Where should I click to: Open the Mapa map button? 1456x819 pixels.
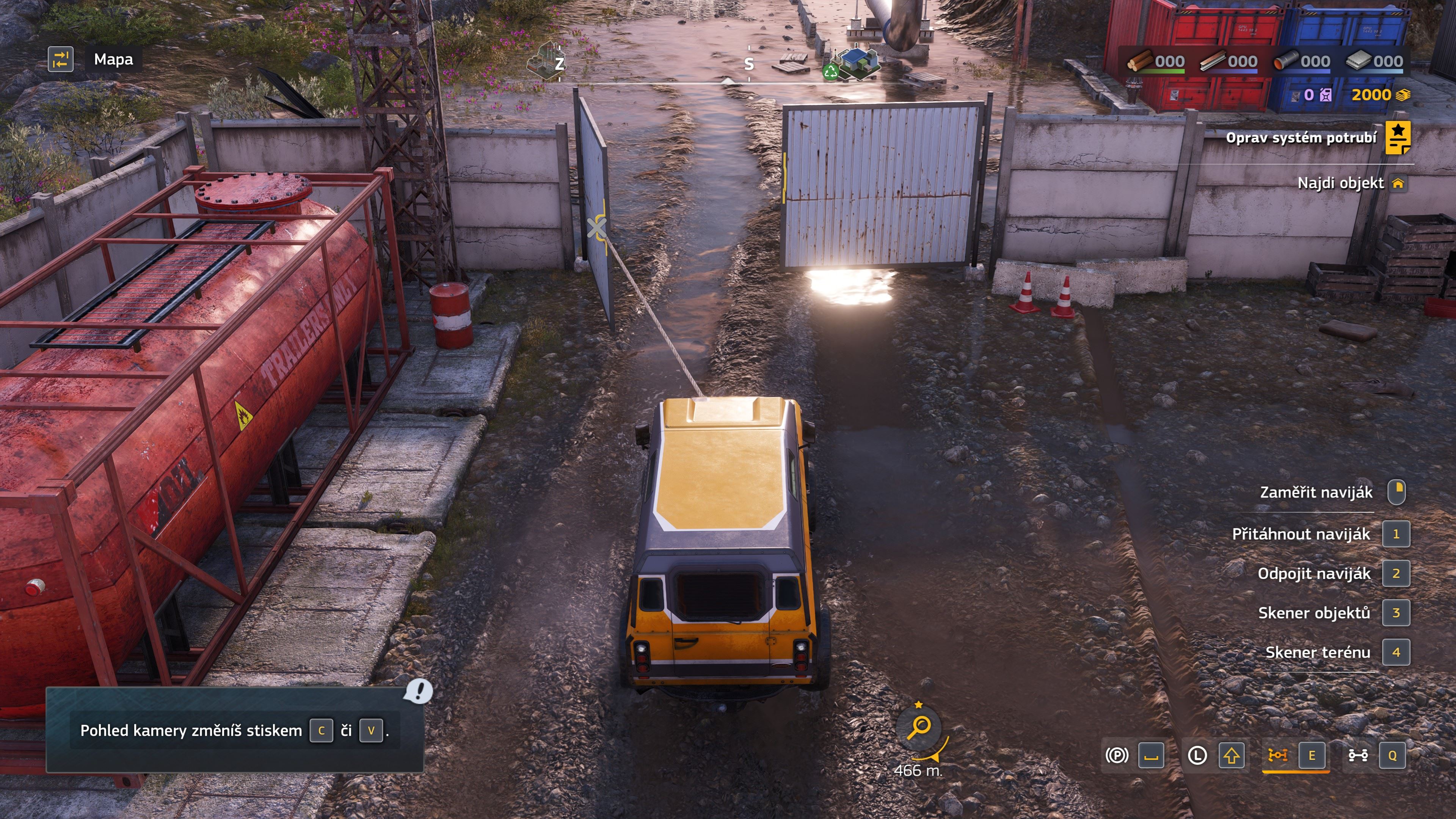[x=113, y=60]
